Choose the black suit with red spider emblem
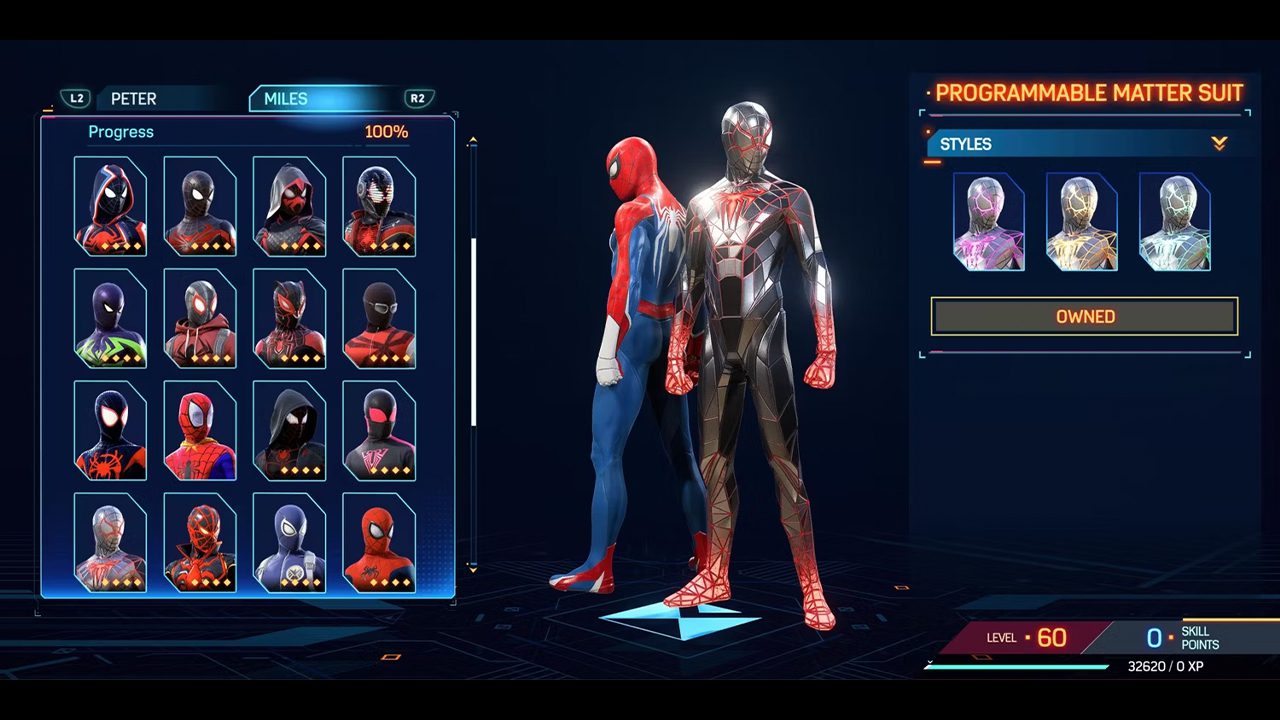The height and width of the screenshot is (720, 1280). tap(110, 430)
